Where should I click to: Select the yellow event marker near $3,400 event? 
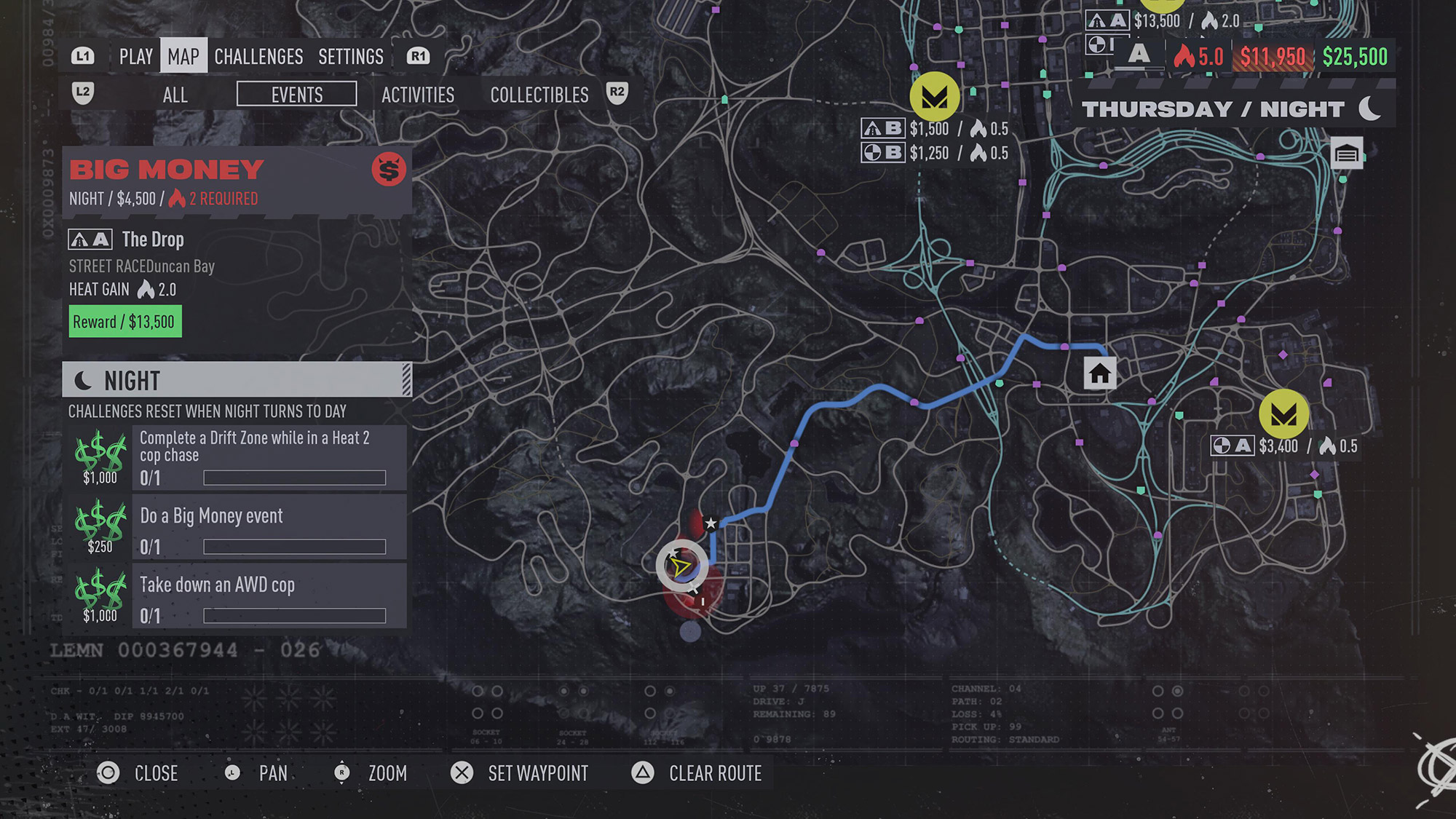tap(1283, 414)
